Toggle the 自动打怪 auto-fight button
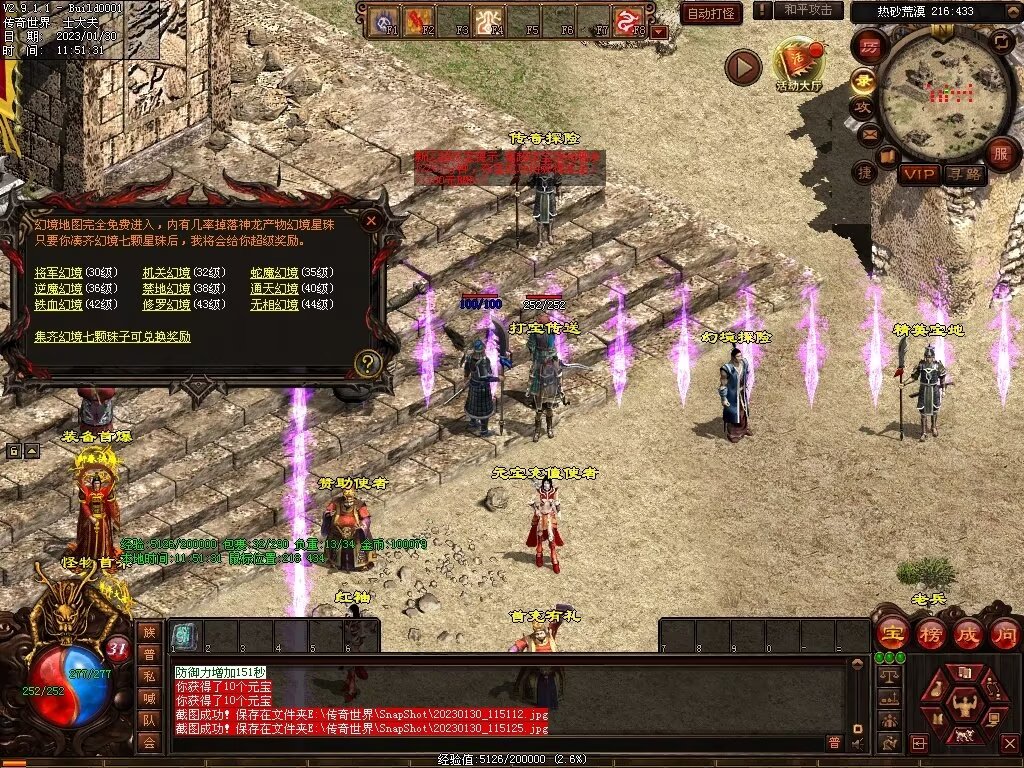1024x768 pixels. tap(711, 13)
